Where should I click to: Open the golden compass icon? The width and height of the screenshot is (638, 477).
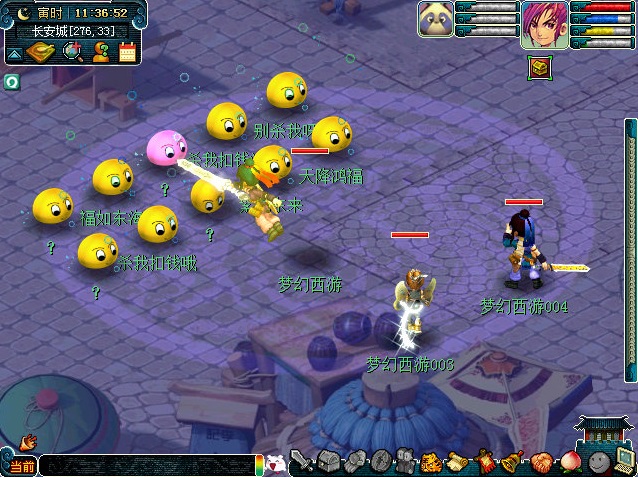pos(41,52)
